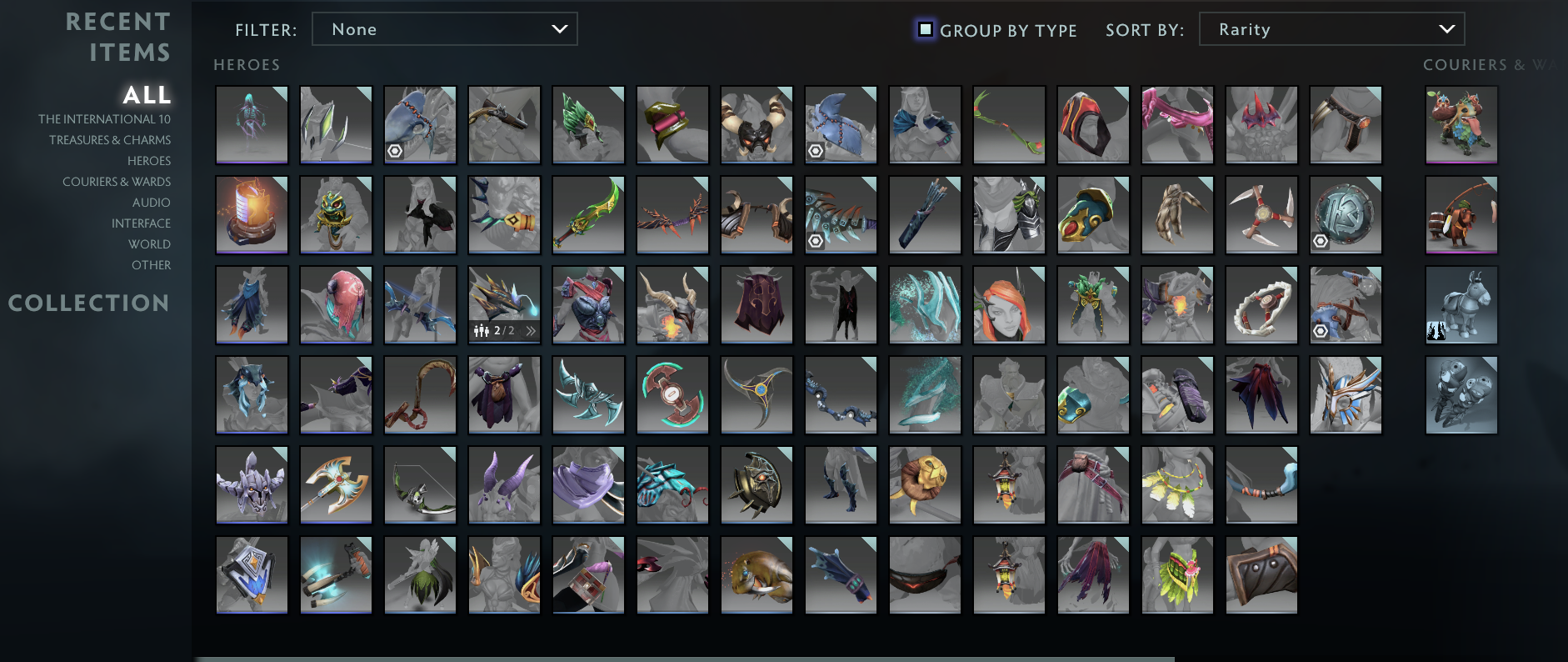The image size is (1568, 662).
Task: Click the ALL filter in the left sidebar
Action: pos(147,96)
